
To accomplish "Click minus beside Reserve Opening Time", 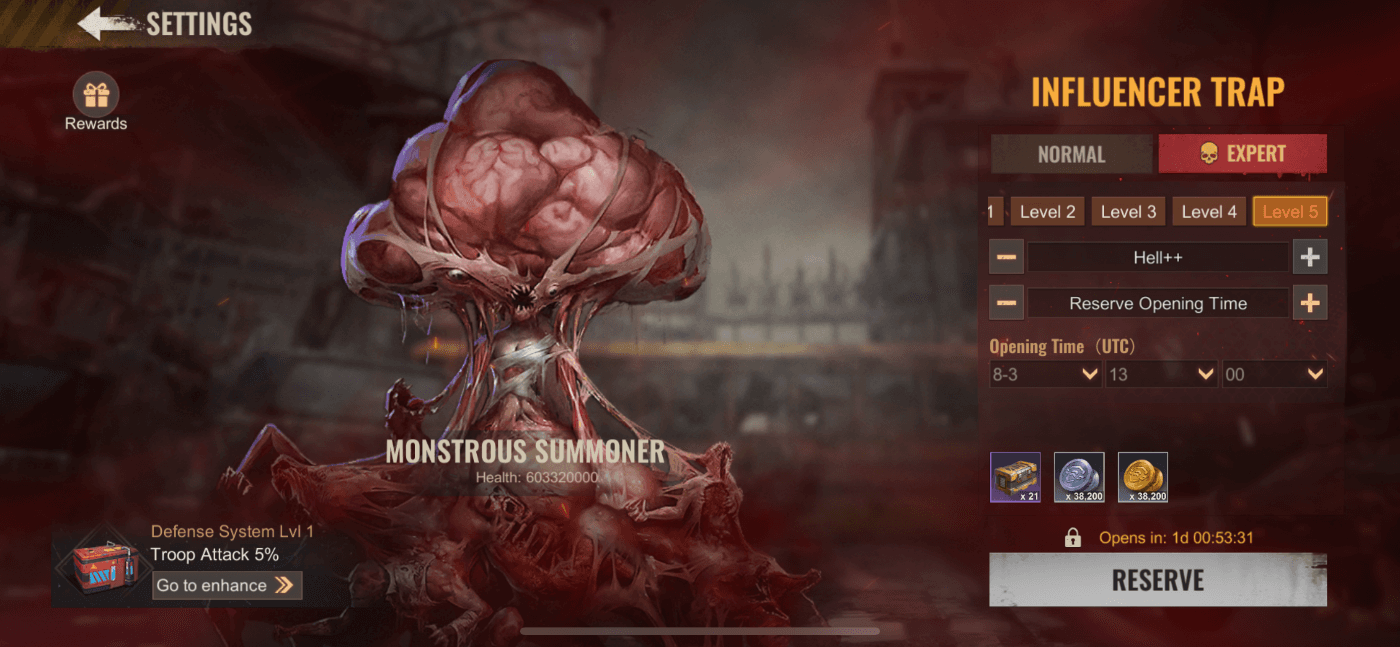I will [1007, 303].
